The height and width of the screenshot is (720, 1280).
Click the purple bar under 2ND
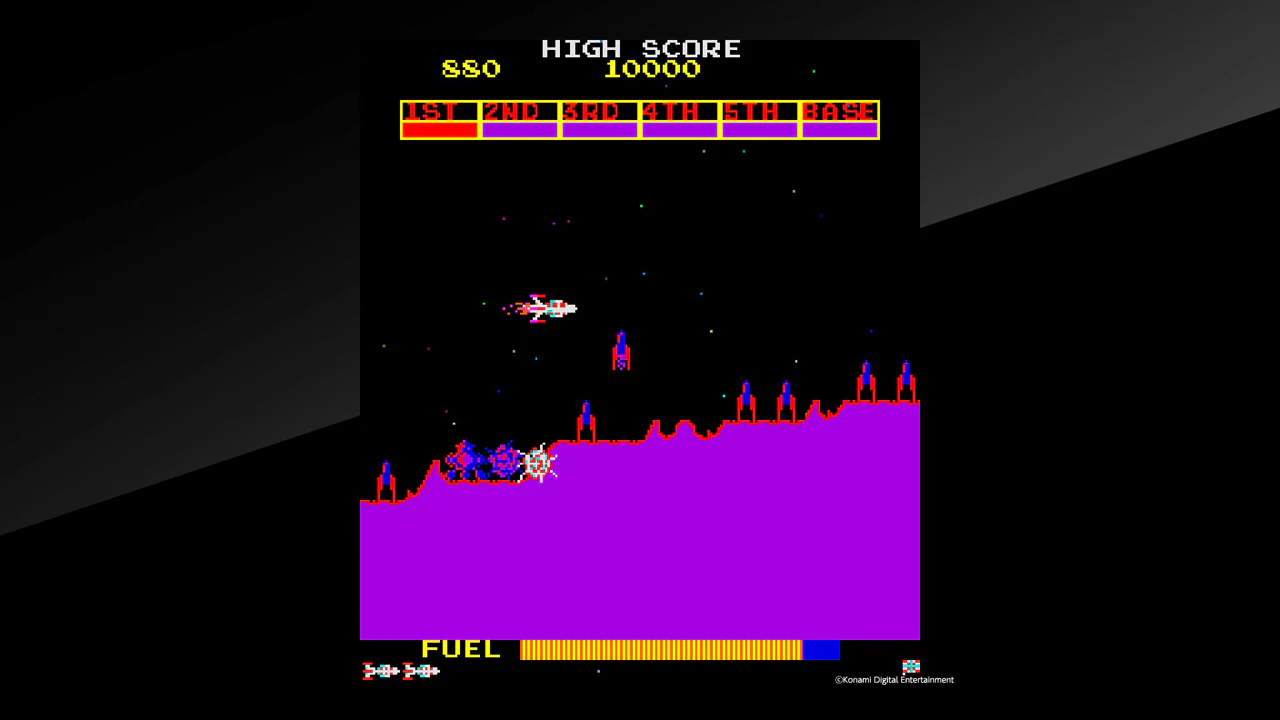519,130
